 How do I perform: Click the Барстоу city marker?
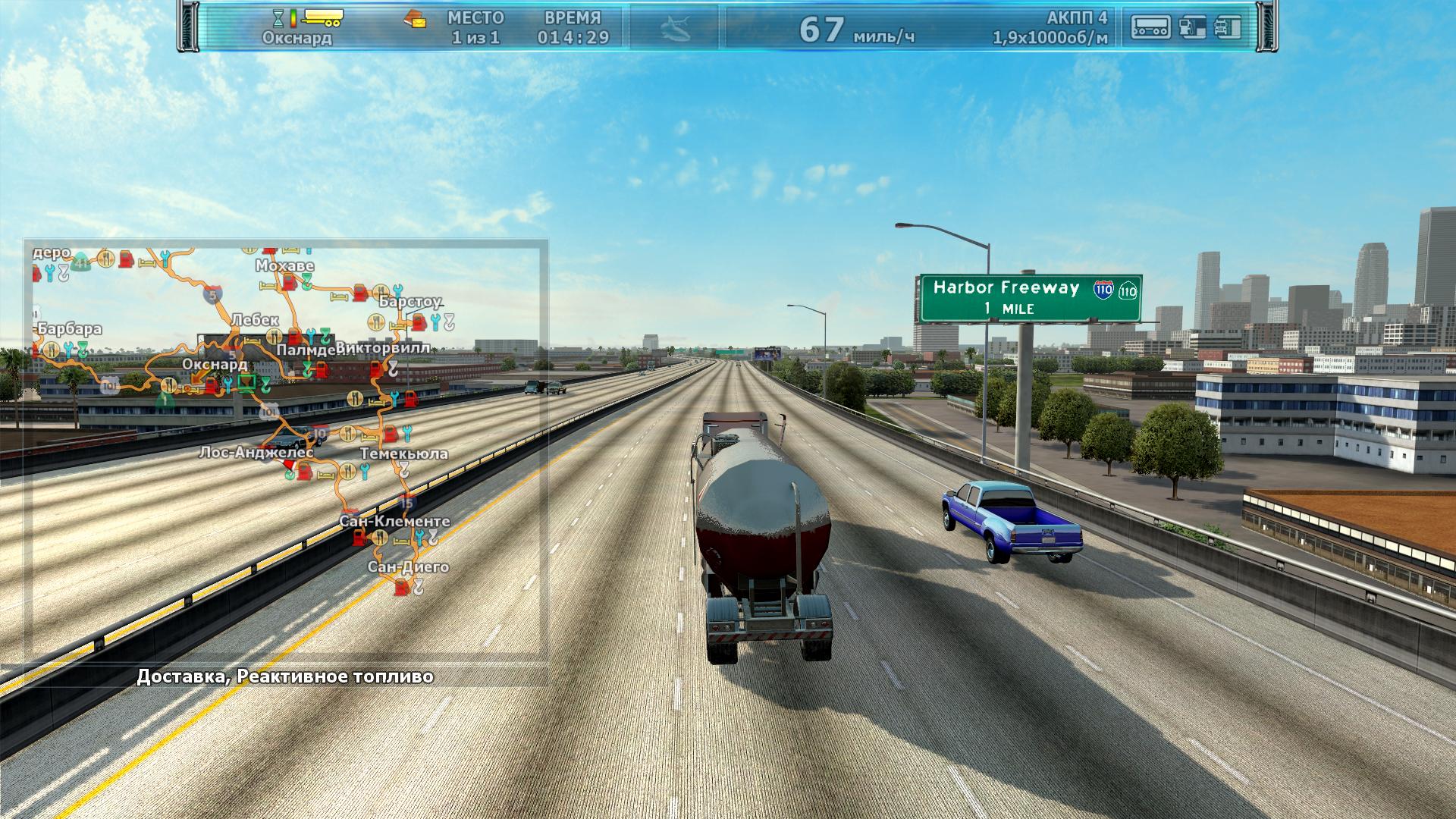click(409, 302)
